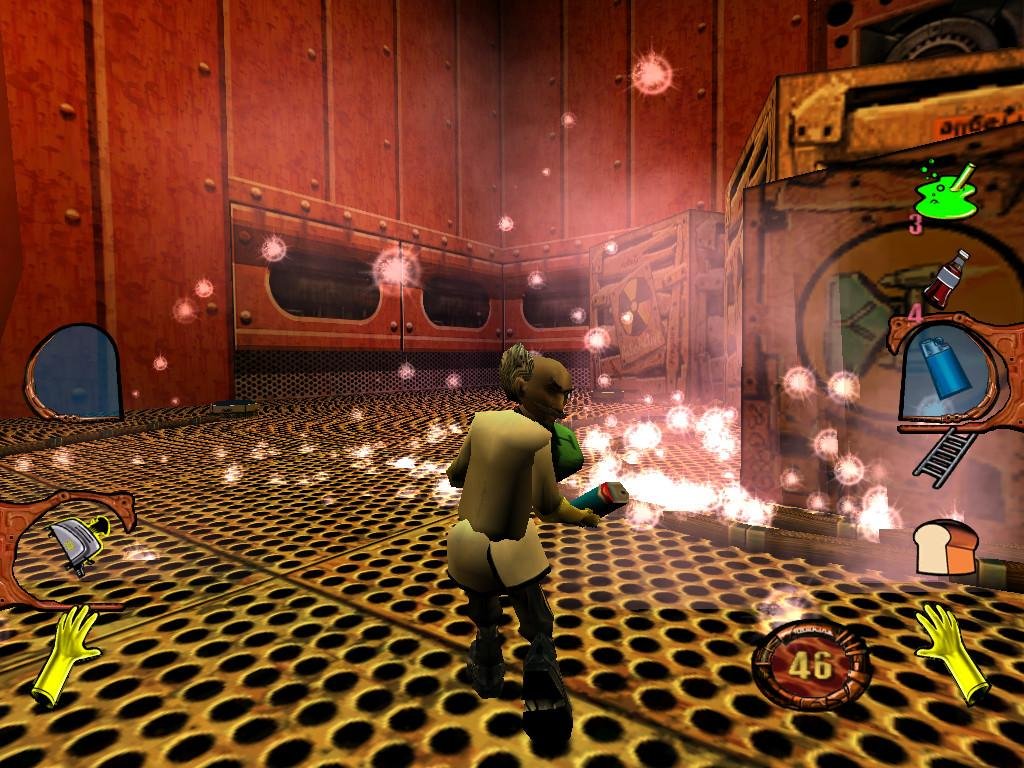Choose the red soda bottle item
This screenshot has height=768, width=1024.
pos(946,278)
